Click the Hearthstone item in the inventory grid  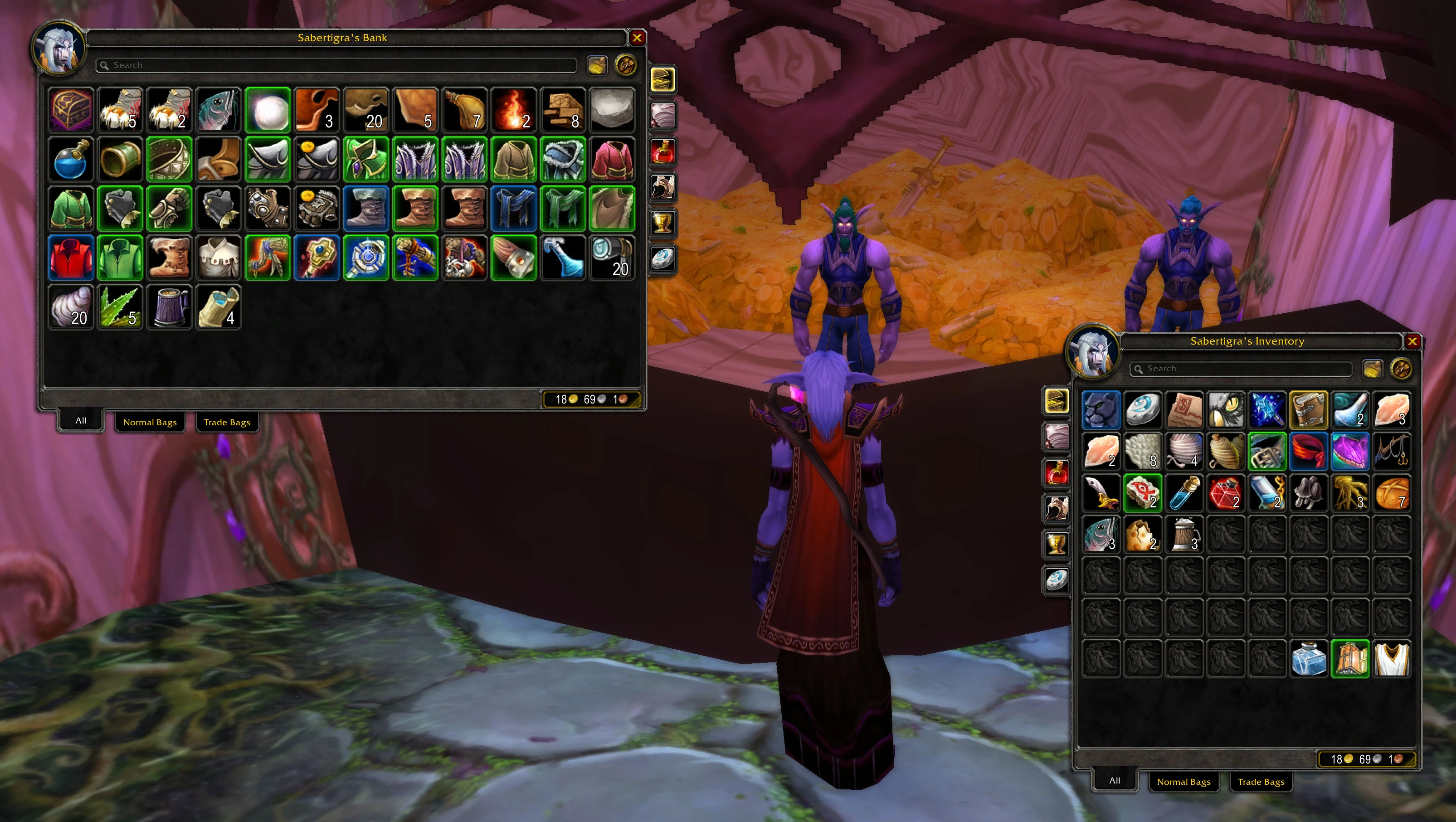(1143, 410)
